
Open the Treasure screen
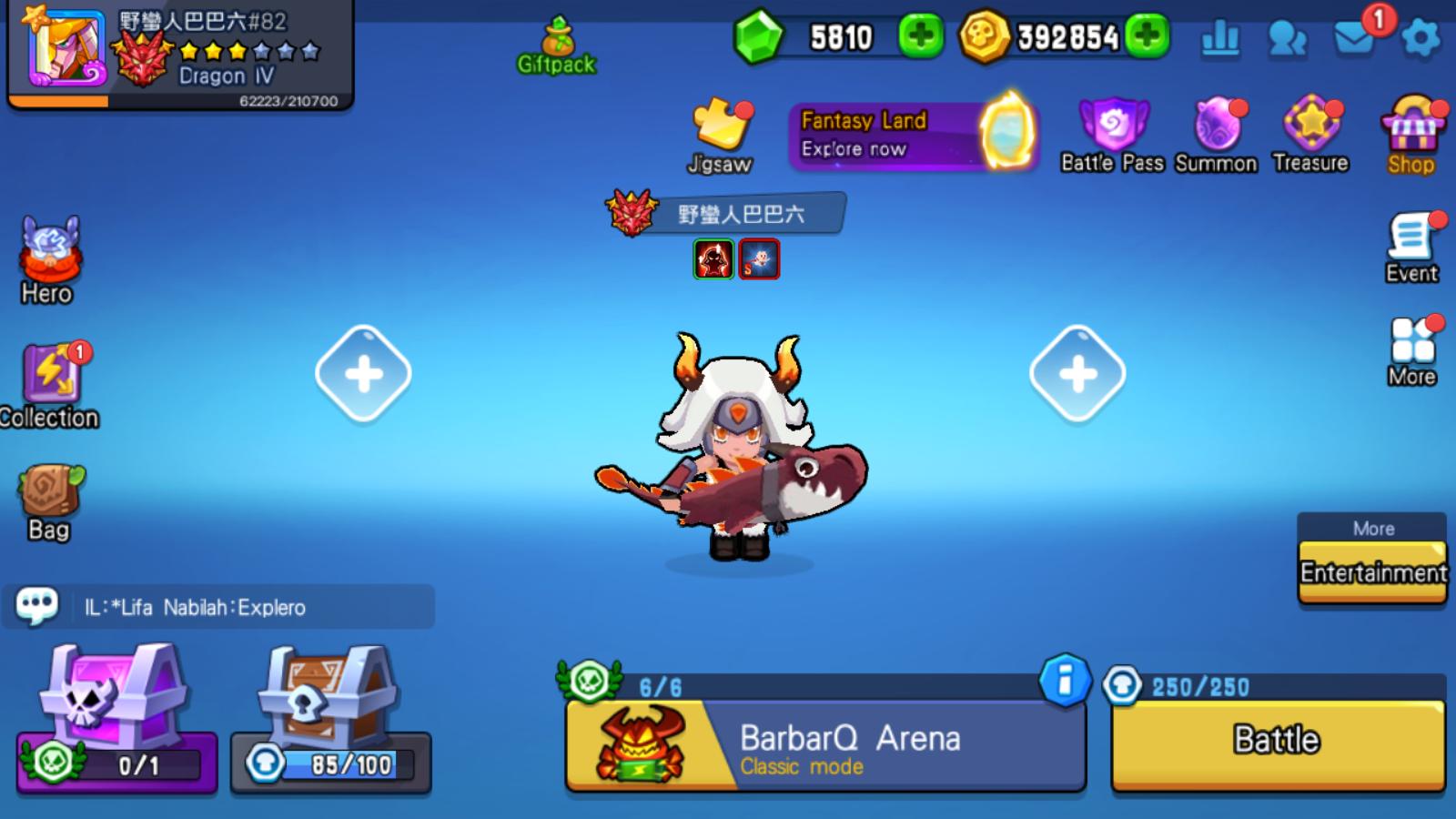tap(1310, 127)
